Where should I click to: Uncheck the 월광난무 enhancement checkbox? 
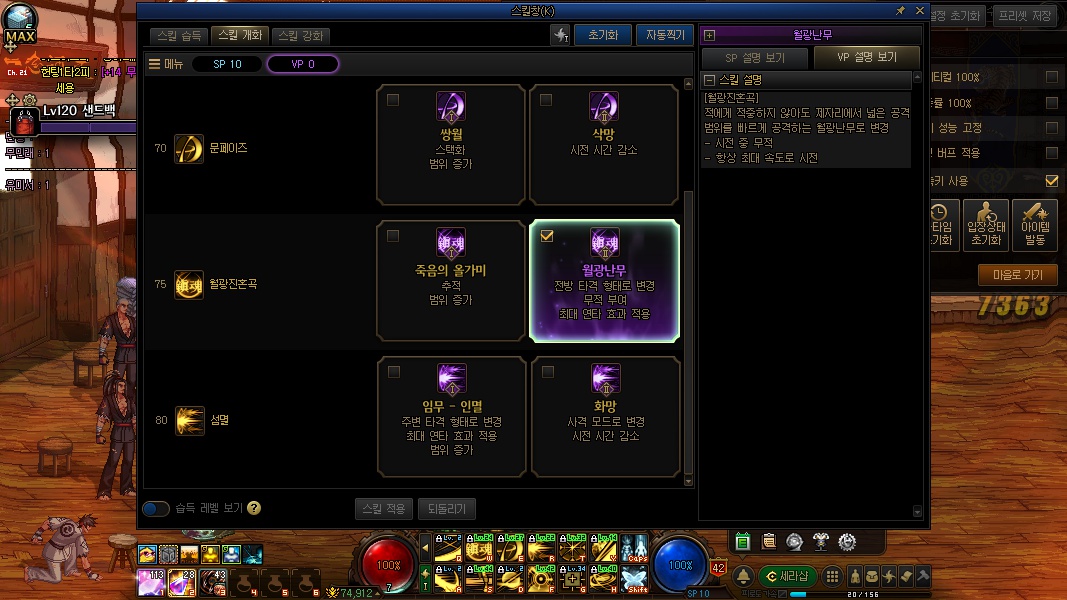[547, 237]
